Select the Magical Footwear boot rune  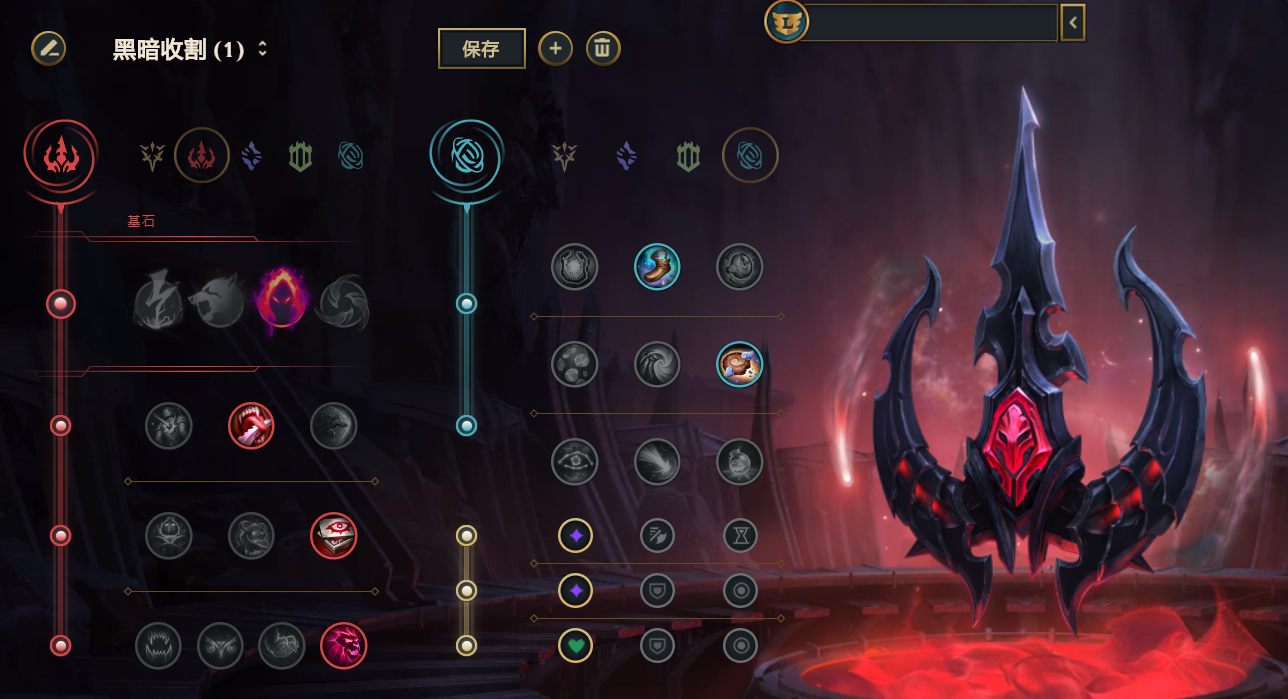click(x=657, y=267)
